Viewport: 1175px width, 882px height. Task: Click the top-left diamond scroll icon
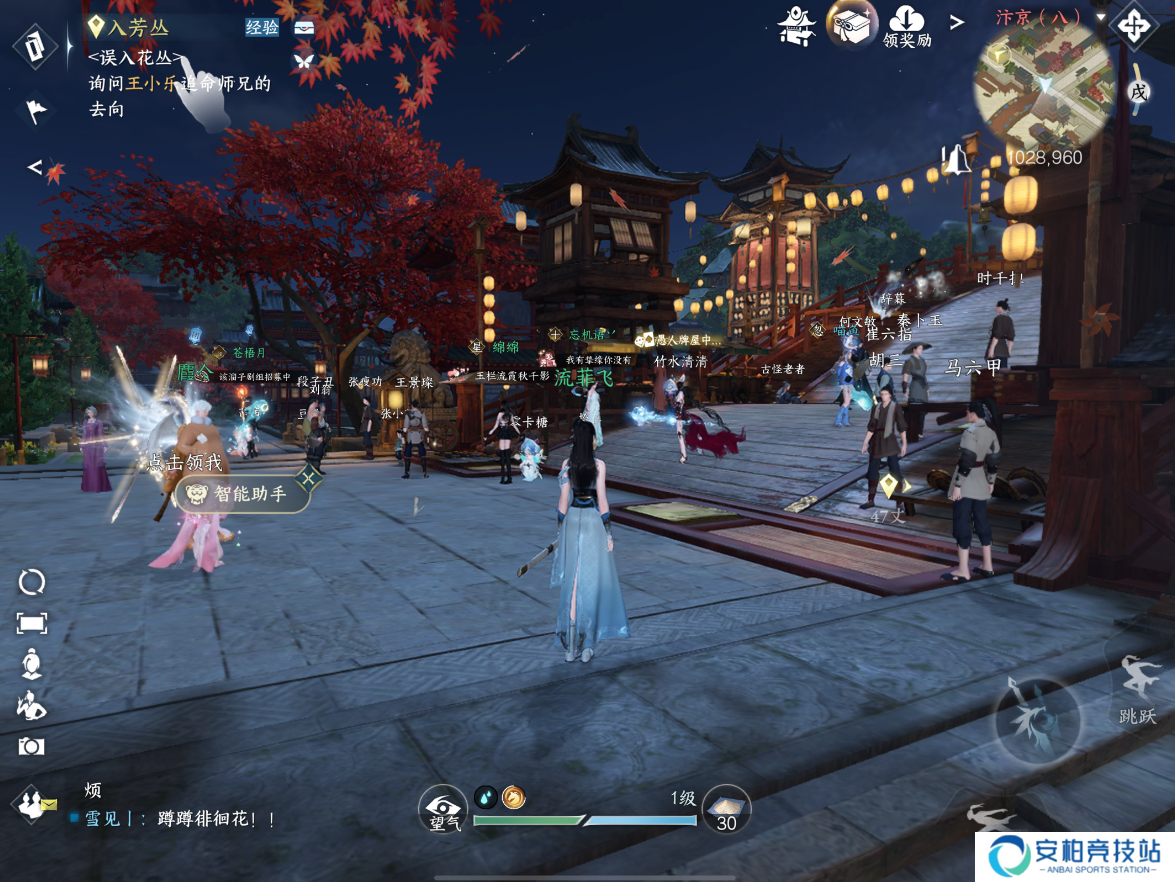click(37, 47)
